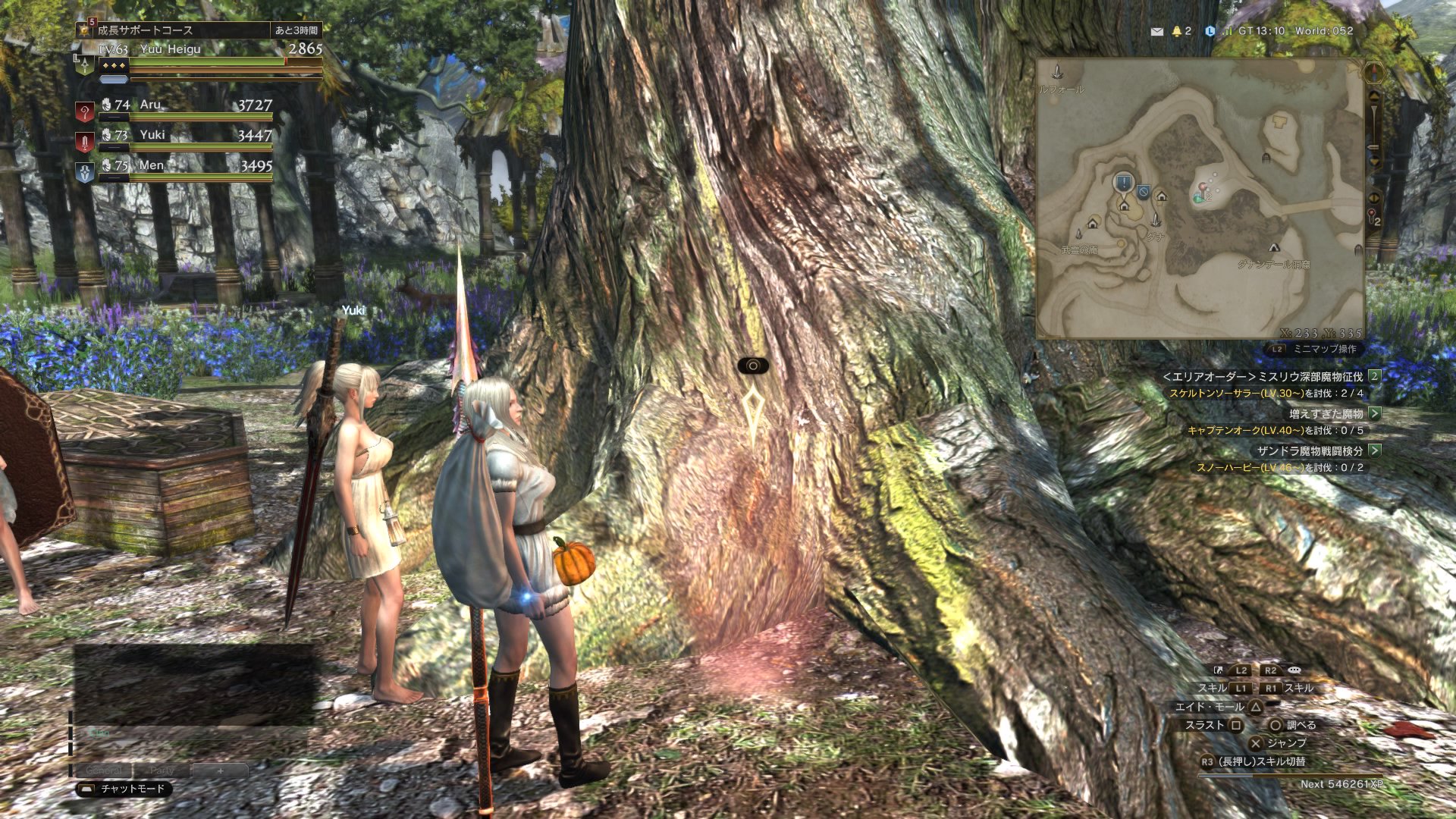
Task: Add a new chat tab with plus
Action: click(x=220, y=770)
